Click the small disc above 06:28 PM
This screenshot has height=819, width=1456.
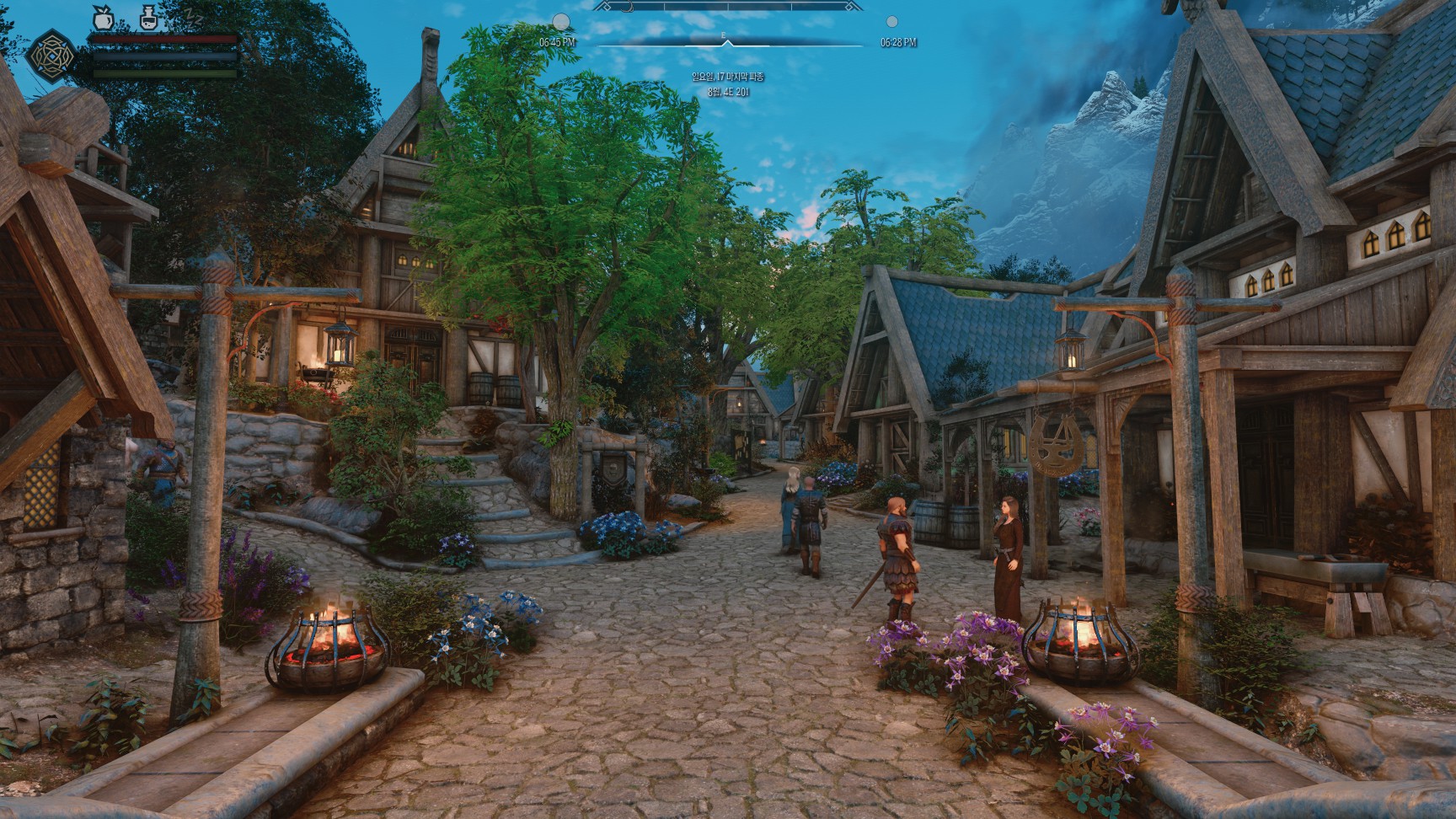coord(892,22)
